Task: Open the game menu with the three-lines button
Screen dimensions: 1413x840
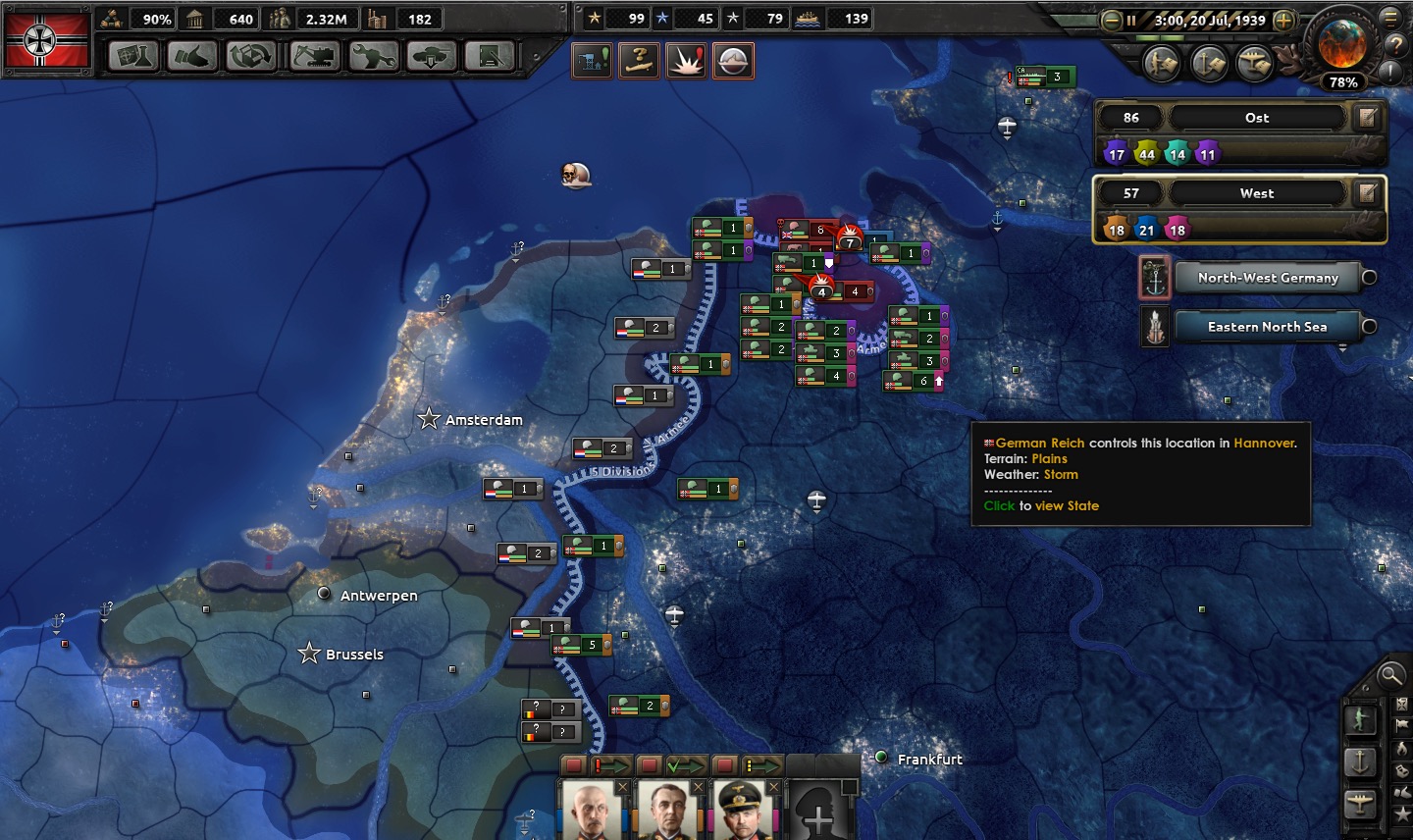Action: click(1389, 18)
